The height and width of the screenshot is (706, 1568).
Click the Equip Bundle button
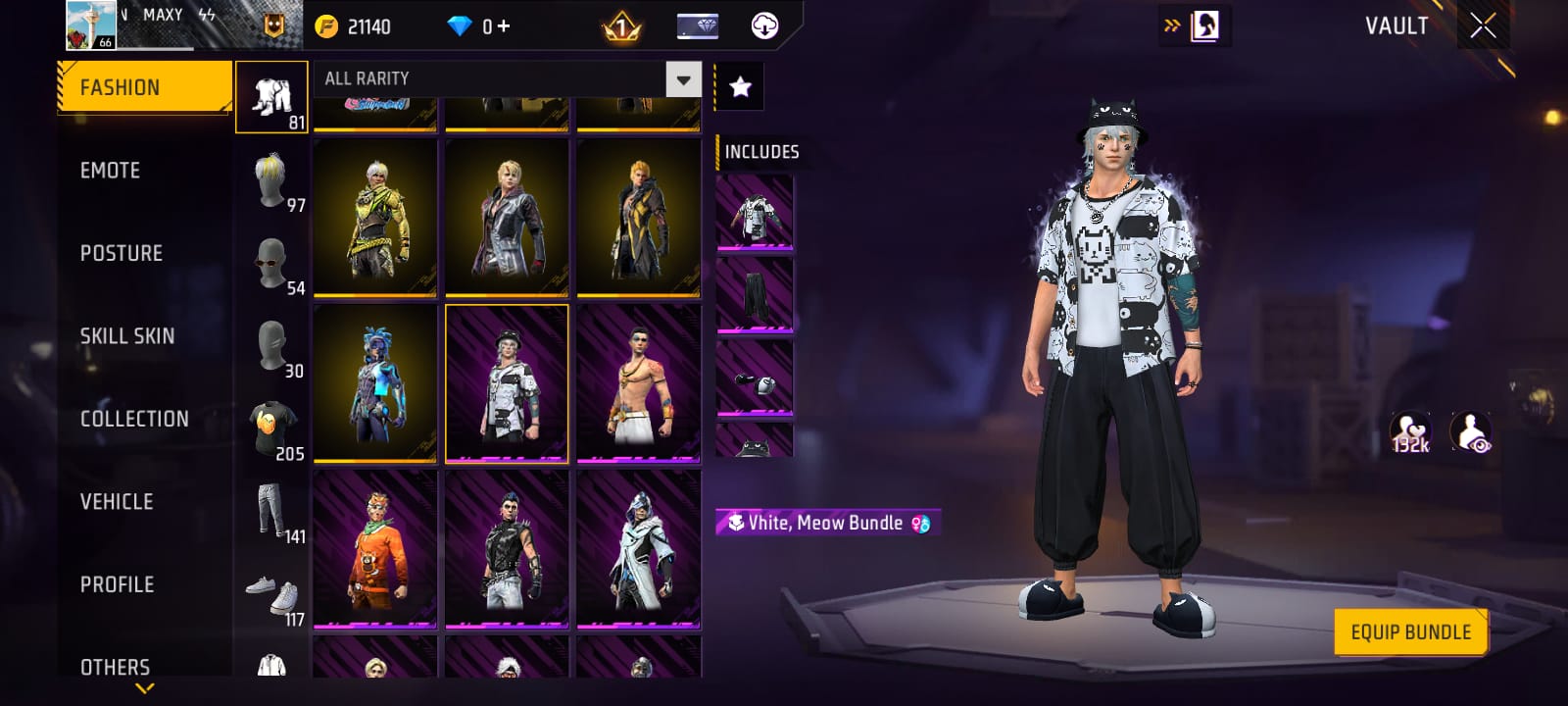click(1411, 631)
